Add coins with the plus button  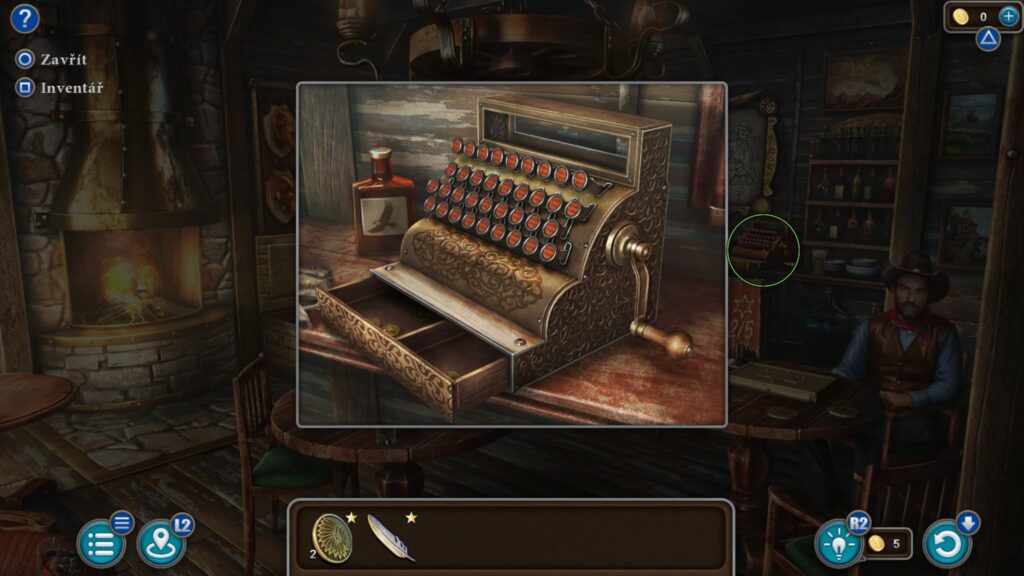[1007, 16]
